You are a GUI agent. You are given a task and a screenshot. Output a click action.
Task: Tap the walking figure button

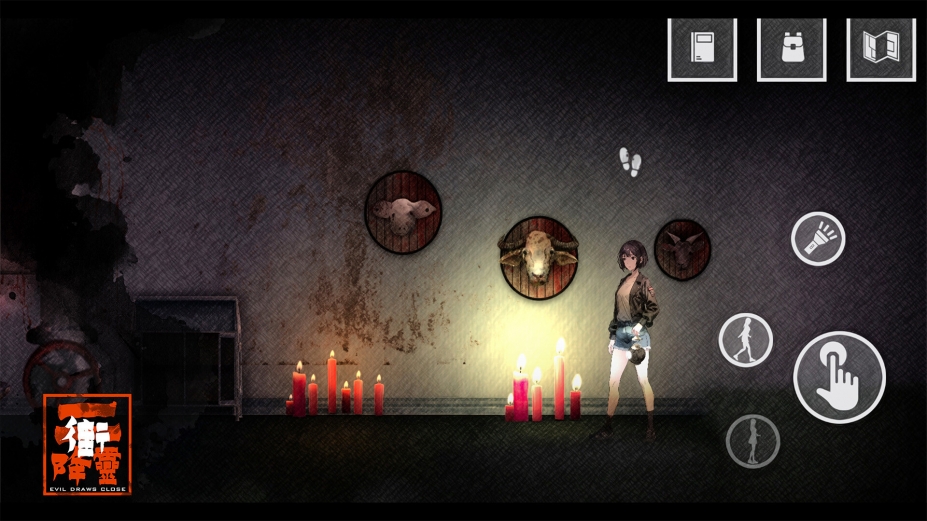745,340
